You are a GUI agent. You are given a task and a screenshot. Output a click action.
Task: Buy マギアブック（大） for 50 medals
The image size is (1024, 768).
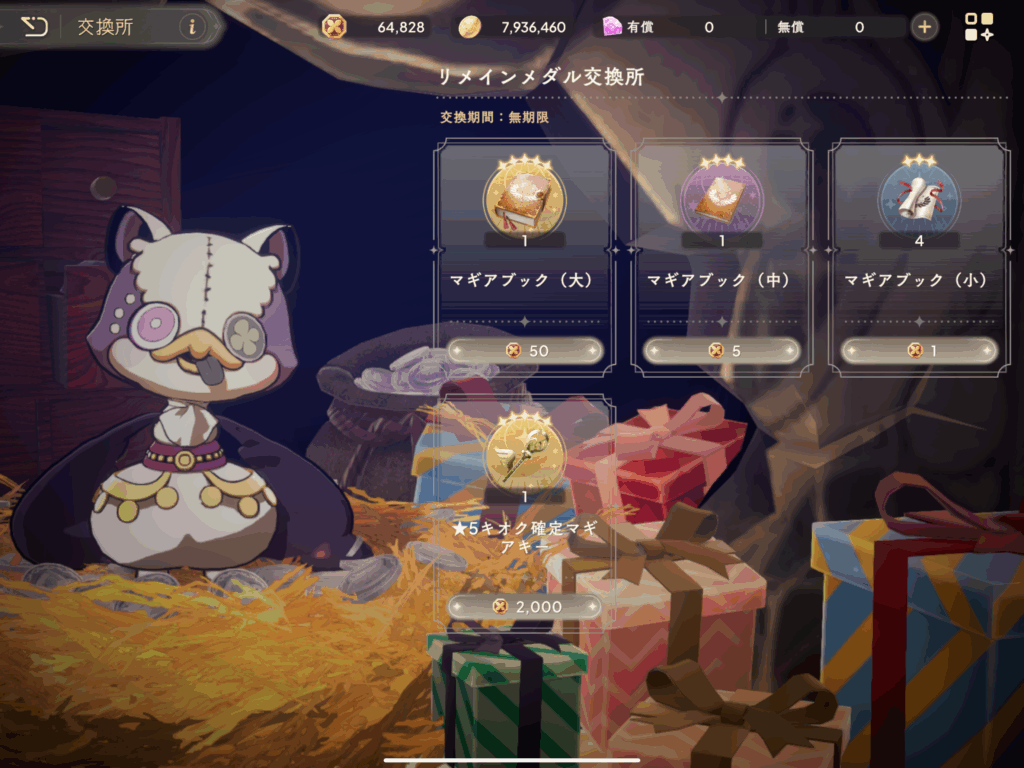(525, 350)
